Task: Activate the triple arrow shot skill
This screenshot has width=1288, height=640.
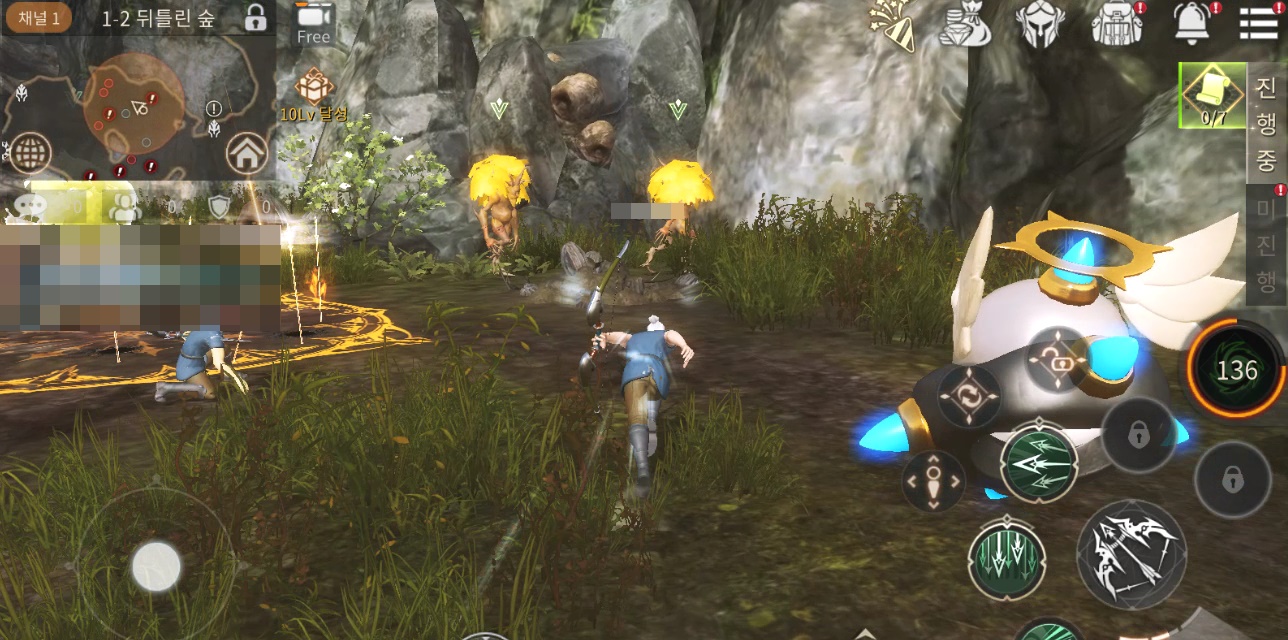Action: (x=1039, y=464)
